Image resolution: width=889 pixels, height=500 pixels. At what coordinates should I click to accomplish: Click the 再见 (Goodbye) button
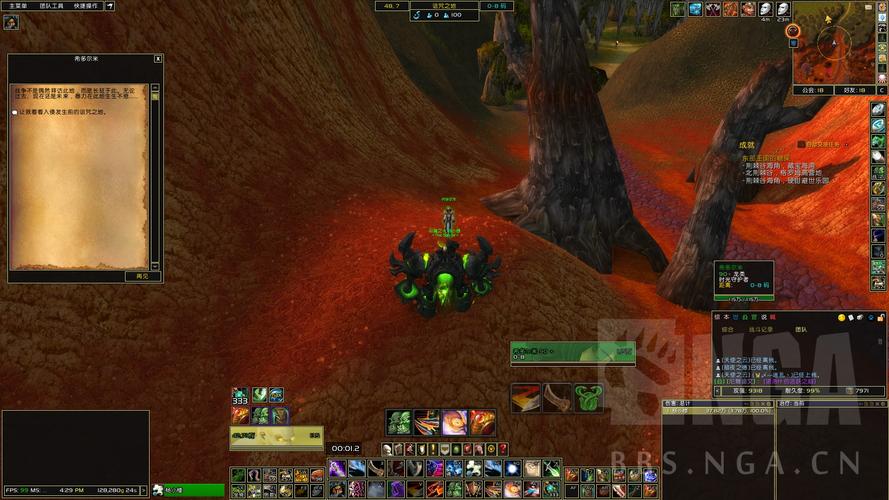142,276
